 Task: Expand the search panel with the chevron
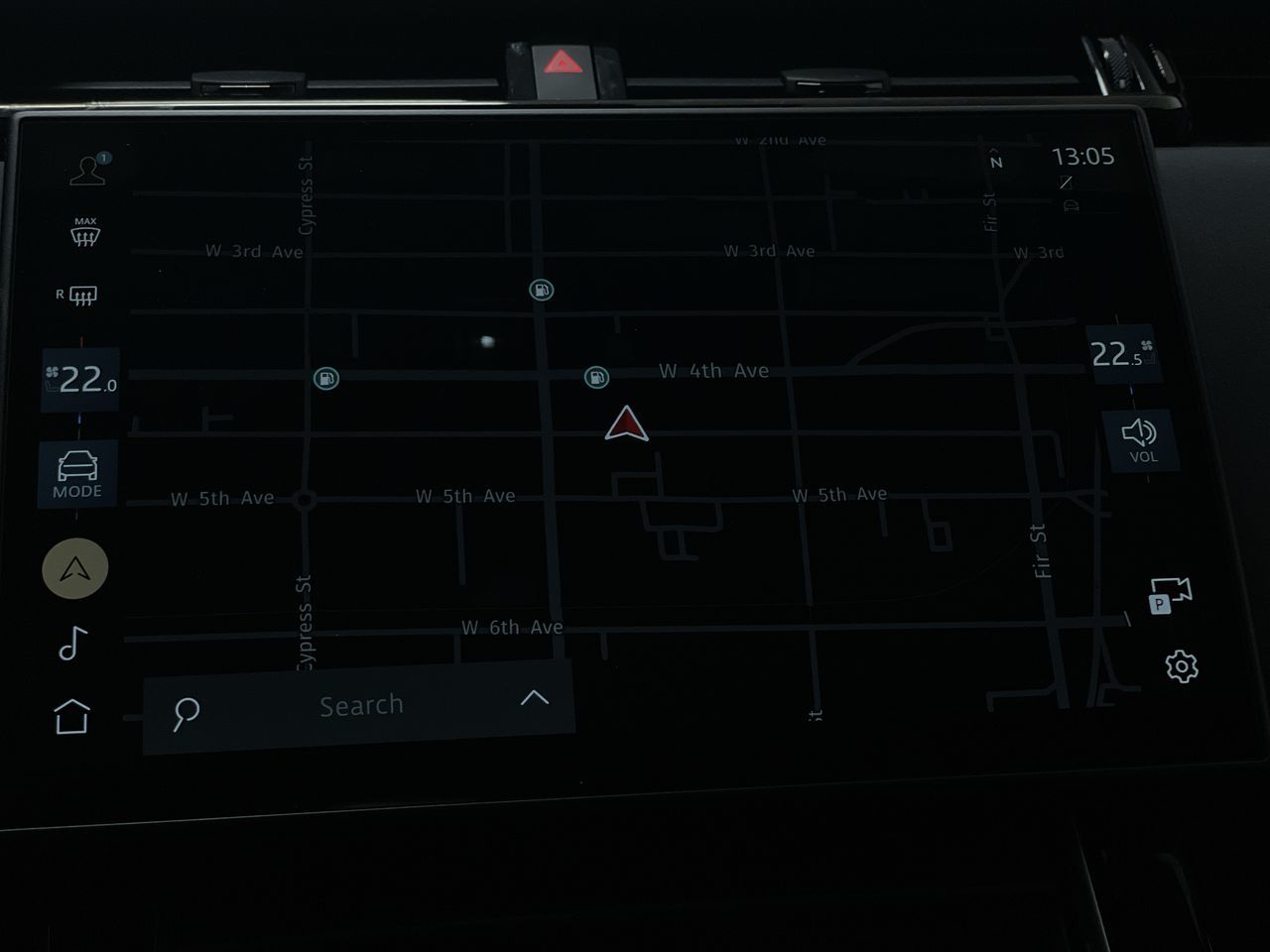click(x=534, y=698)
